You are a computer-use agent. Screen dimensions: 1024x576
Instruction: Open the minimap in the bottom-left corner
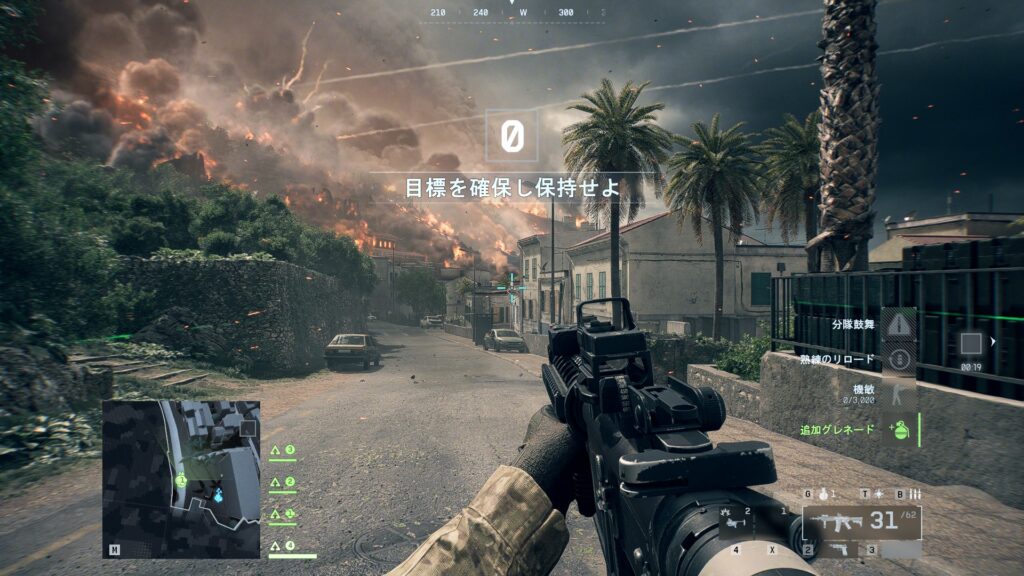pos(181,479)
